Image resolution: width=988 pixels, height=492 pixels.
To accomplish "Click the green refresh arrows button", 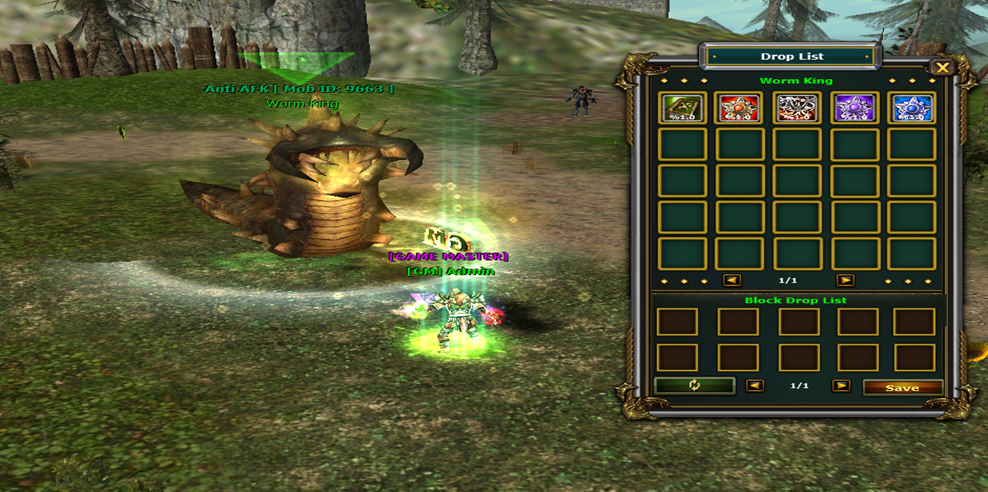I will click(x=694, y=386).
